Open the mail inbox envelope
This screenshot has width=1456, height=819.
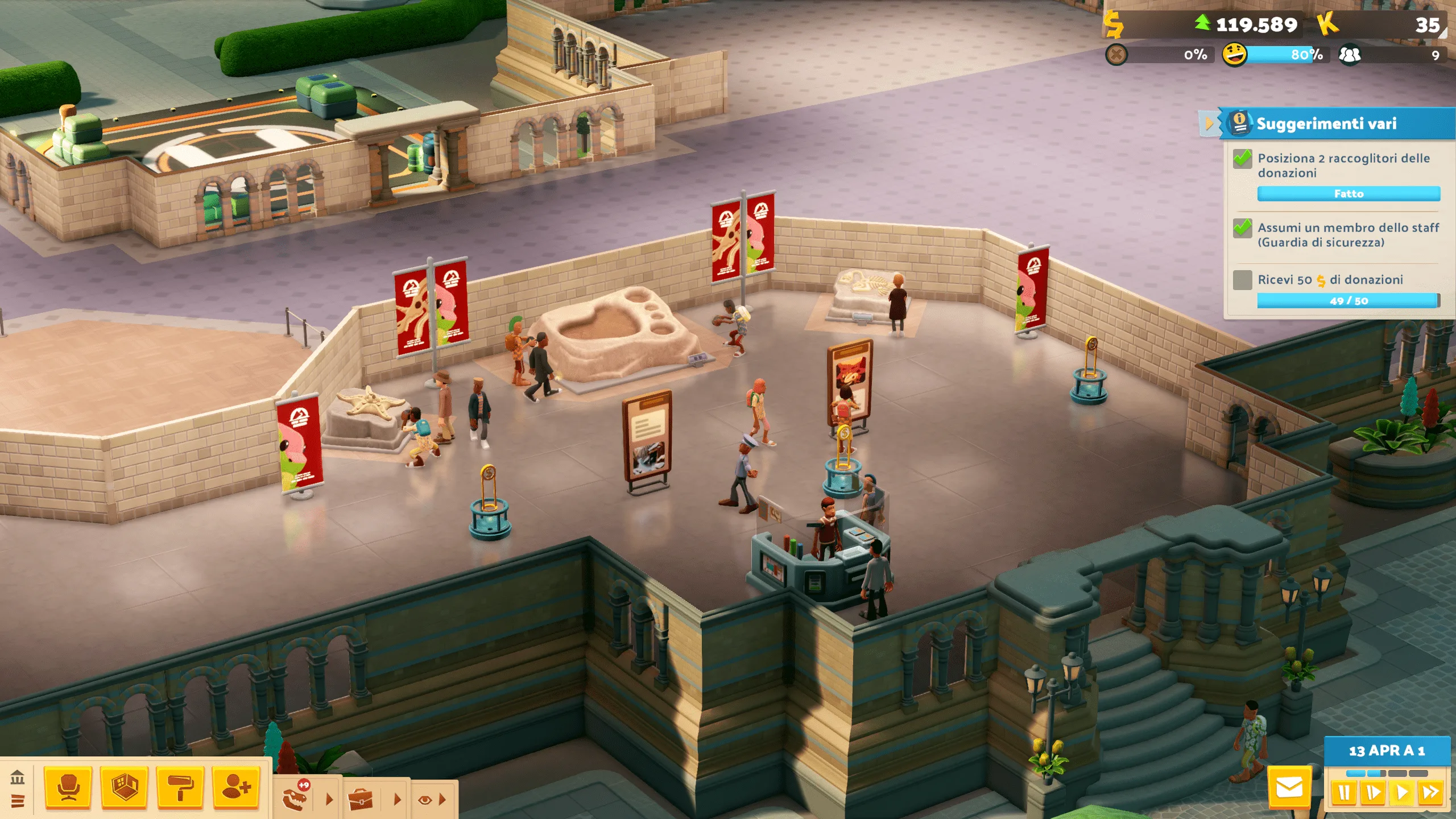point(1289,788)
